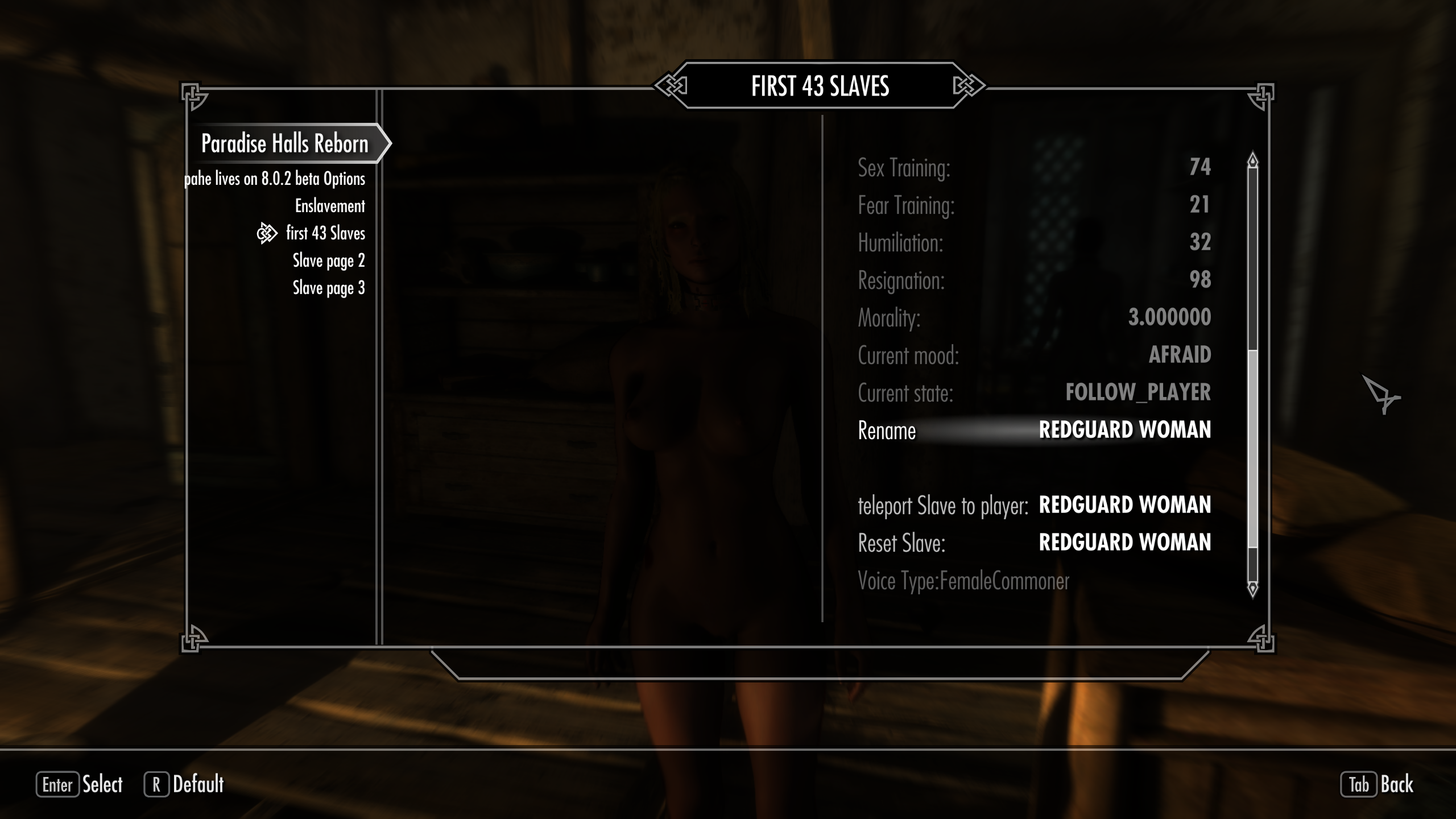Choose the Rename option

pos(1034,431)
